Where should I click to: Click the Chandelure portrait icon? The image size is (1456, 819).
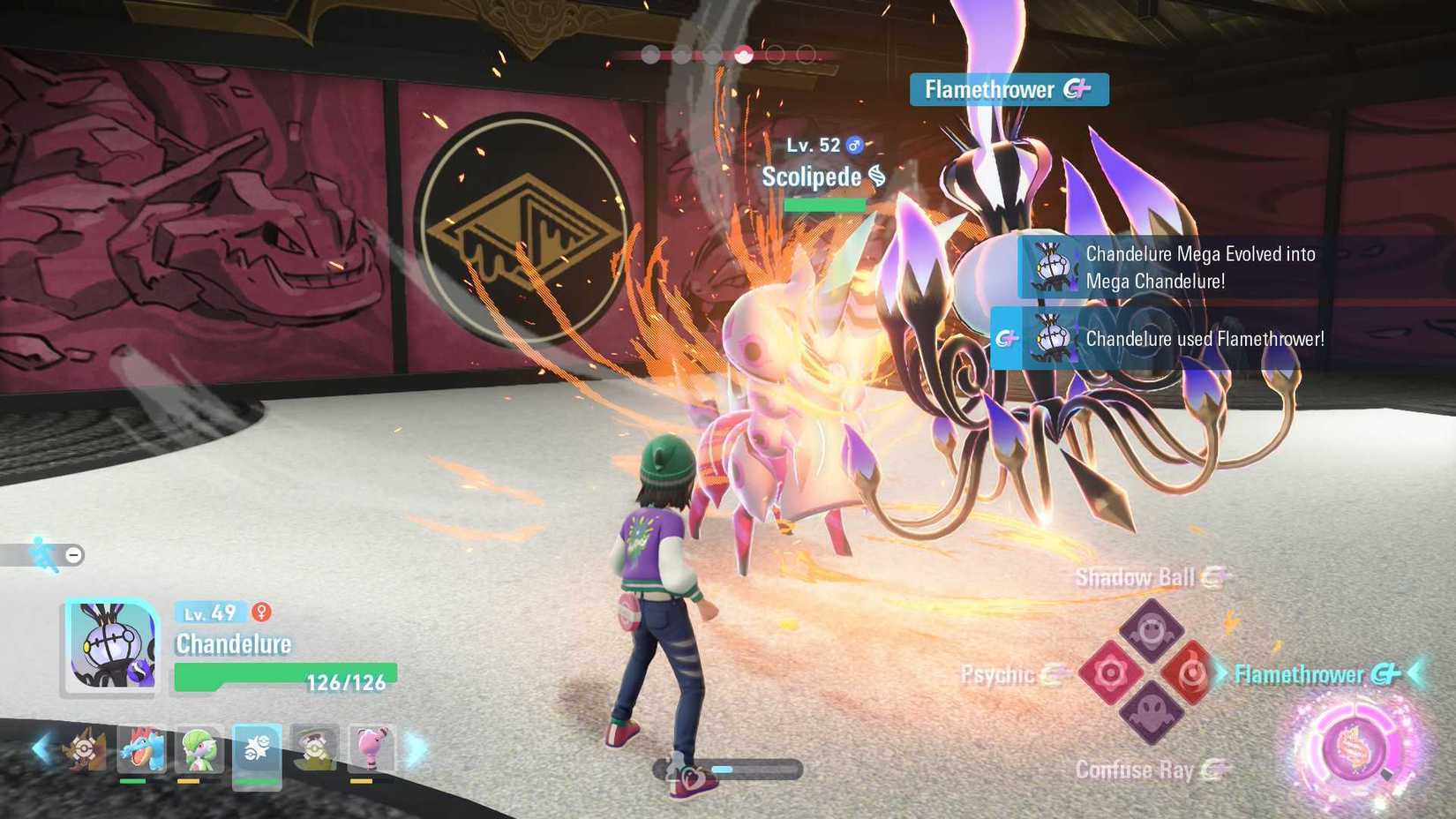pyautogui.click(x=112, y=645)
